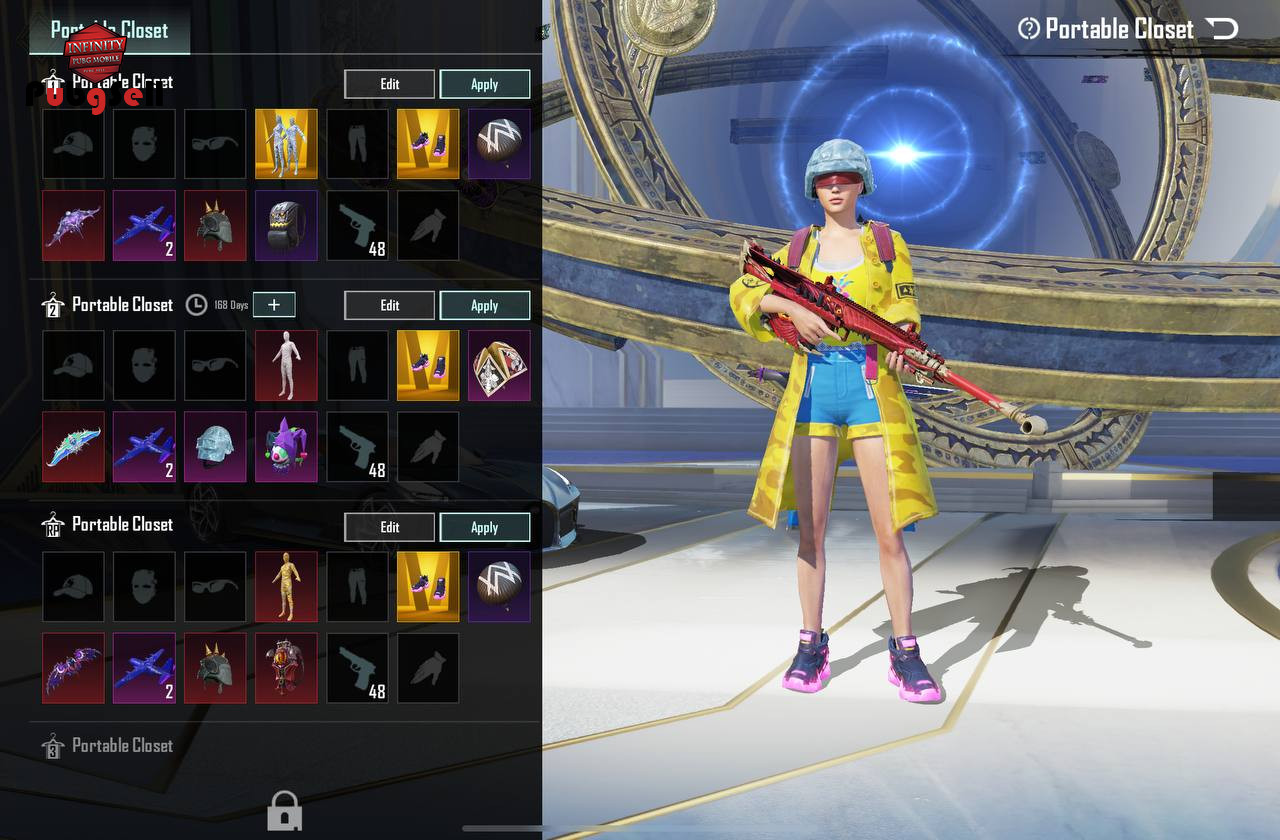Go back using the return arrow

tap(1222, 29)
